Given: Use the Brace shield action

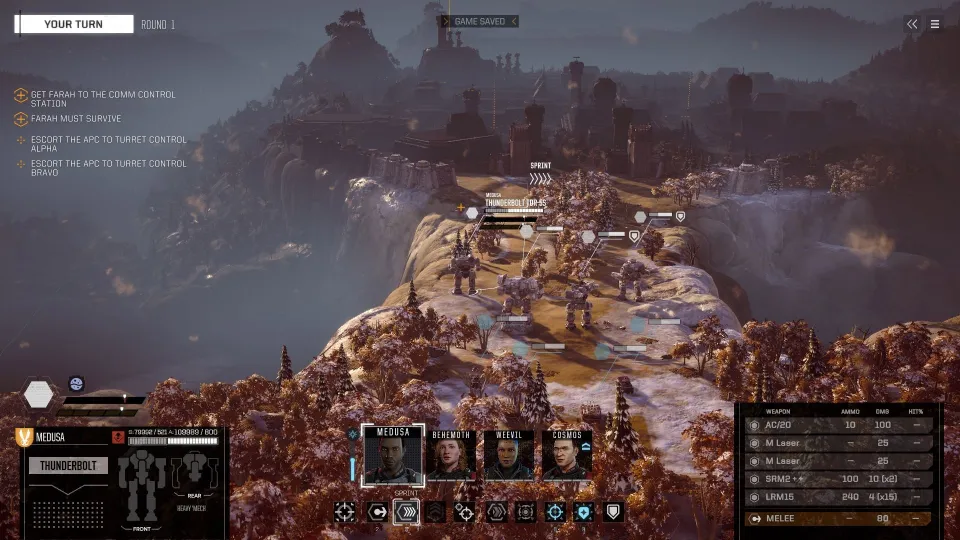Looking at the screenshot, I should 614,512.
